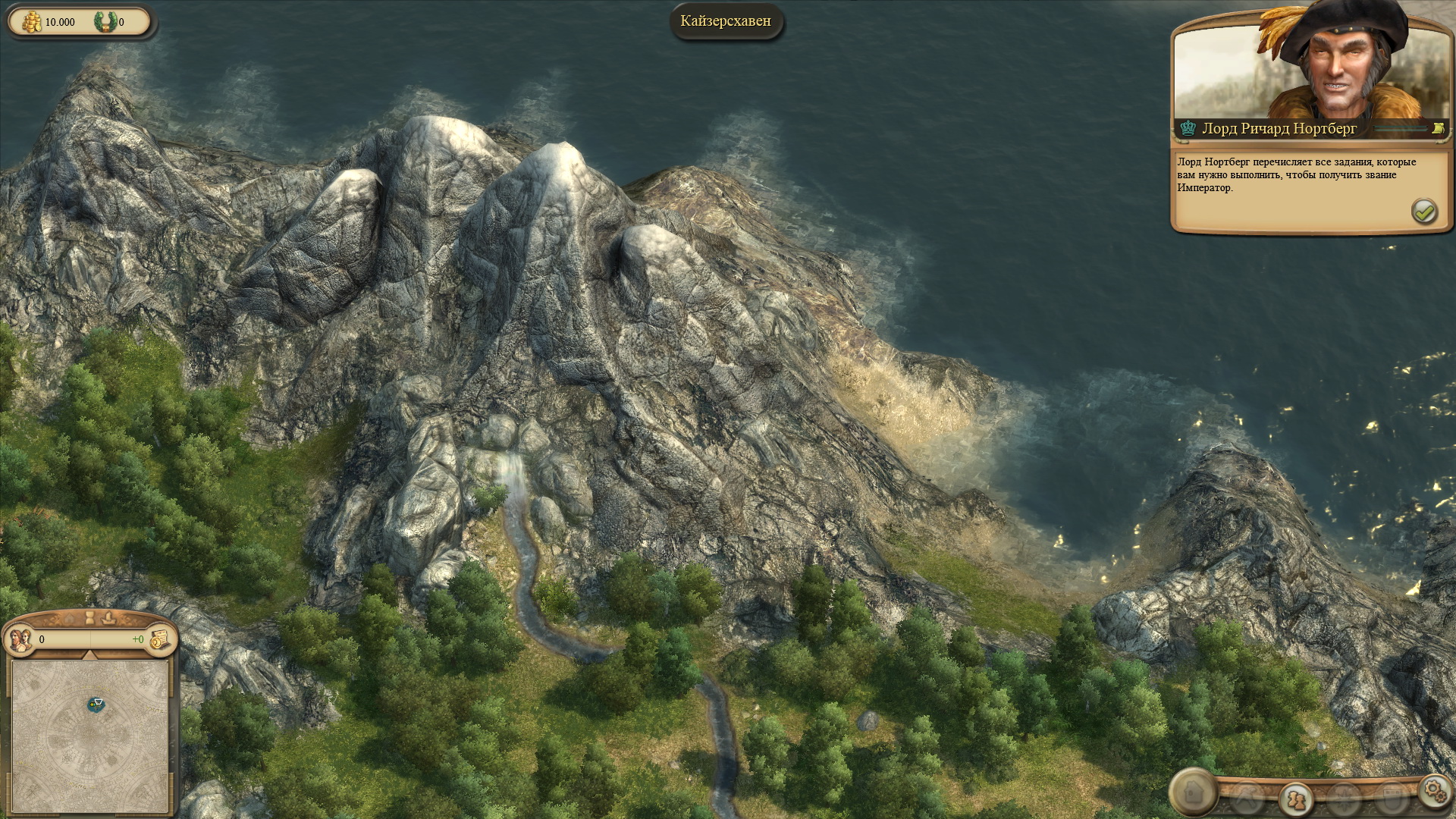Open the diplomacy menu with two figures
The width and height of the screenshot is (1456, 819).
(x=1296, y=799)
